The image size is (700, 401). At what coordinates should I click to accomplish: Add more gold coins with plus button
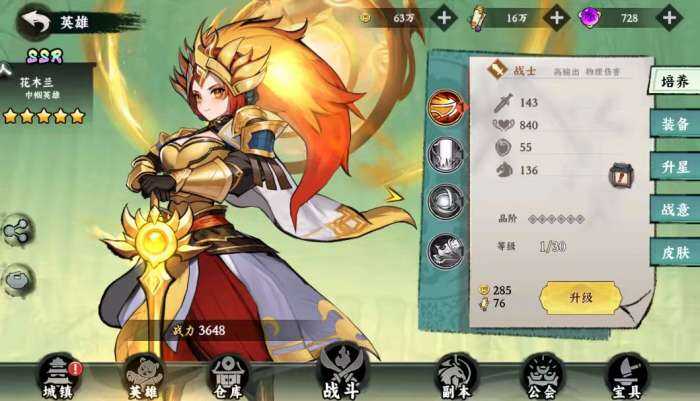(x=444, y=17)
